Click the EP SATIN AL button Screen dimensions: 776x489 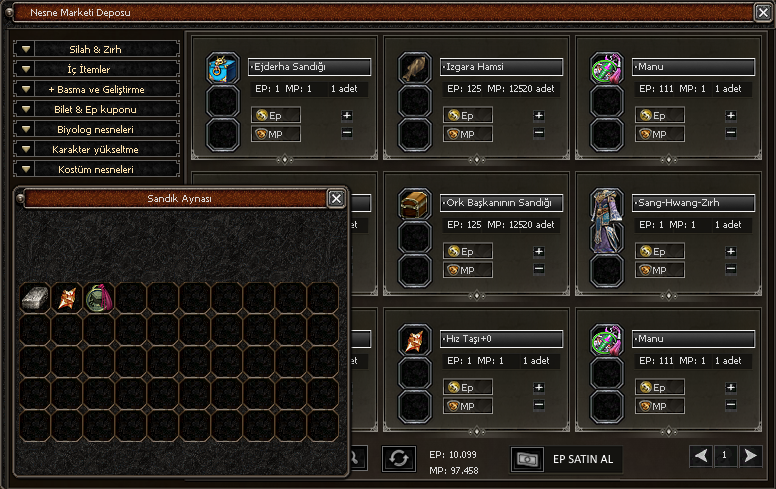(567, 459)
